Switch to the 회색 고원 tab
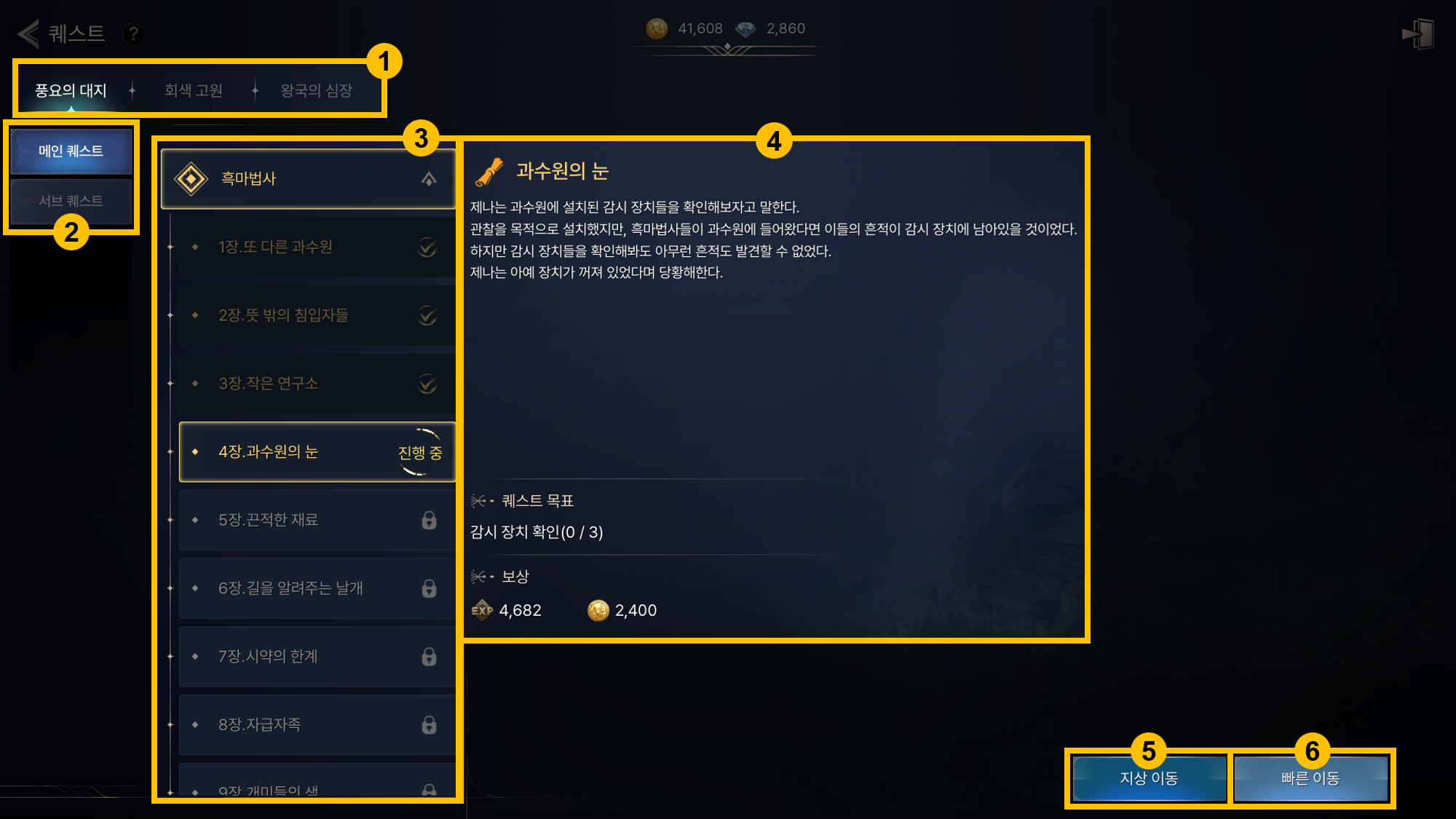Image resolution: width=1456 pixels, height=819 pixels. click(x=194, y=90)
